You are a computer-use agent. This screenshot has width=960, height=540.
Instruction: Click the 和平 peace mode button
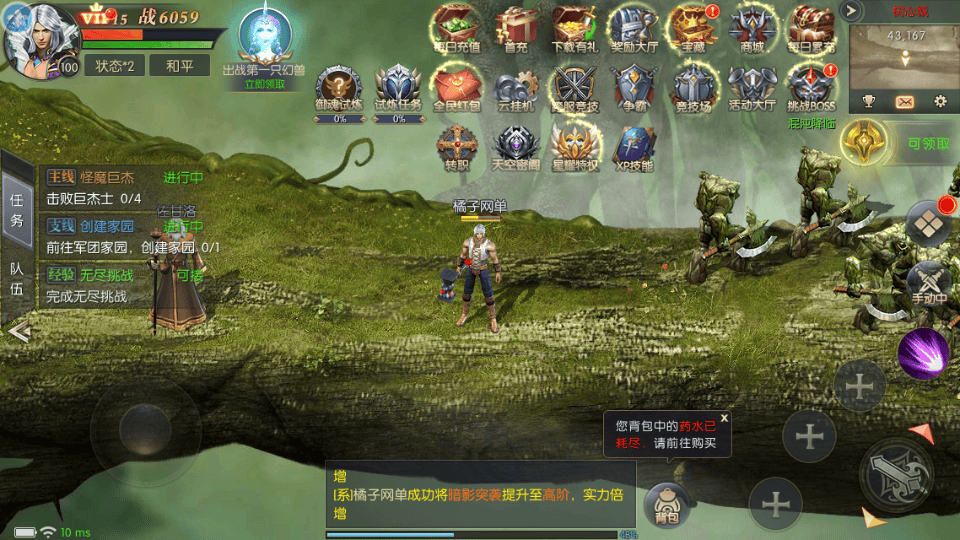tap(179, 66)
